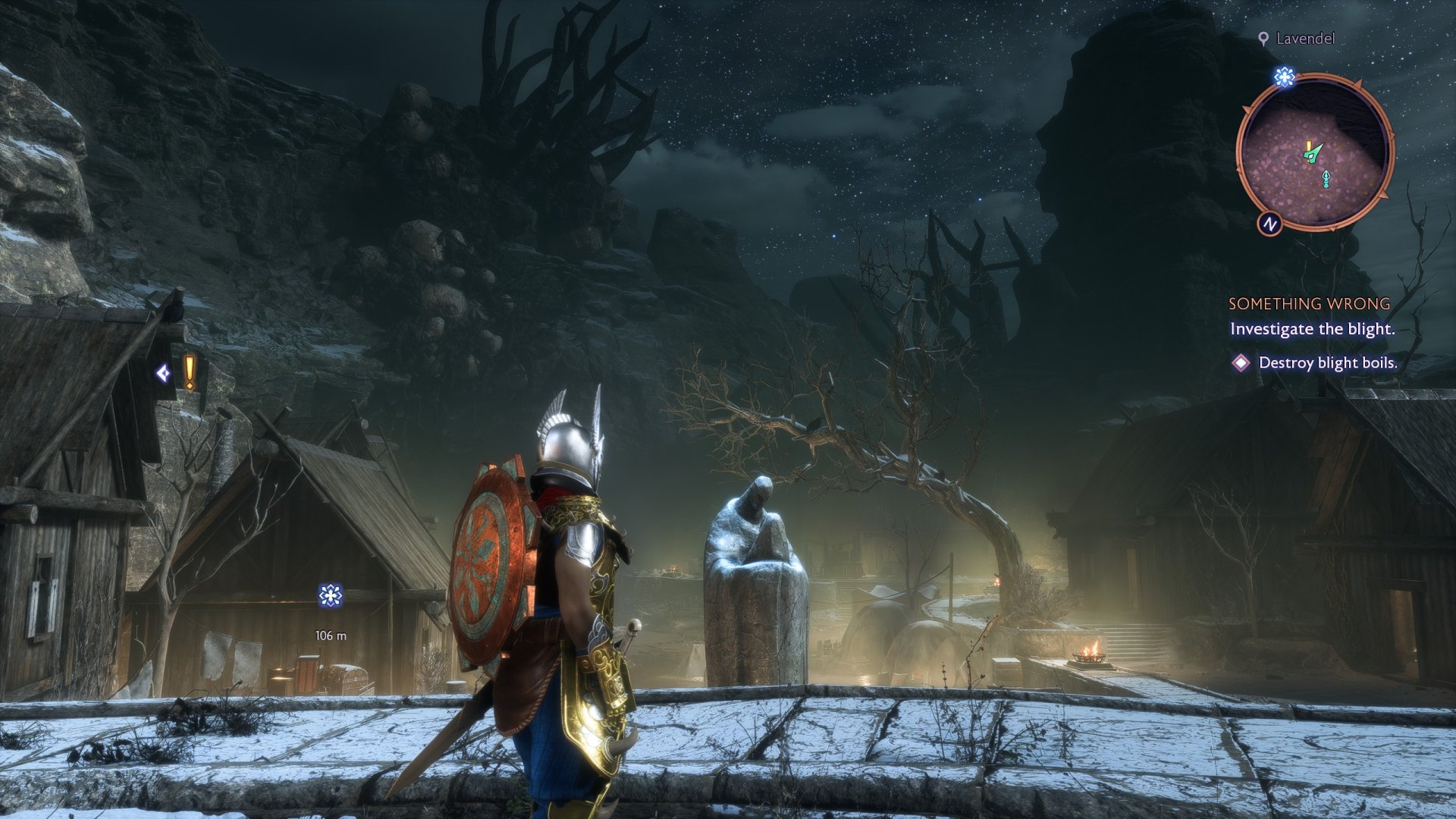Select the snowflake waypoint marker showing 106 m
Viewport: 1456px width, 819px height.
click(x=331, y=596)
